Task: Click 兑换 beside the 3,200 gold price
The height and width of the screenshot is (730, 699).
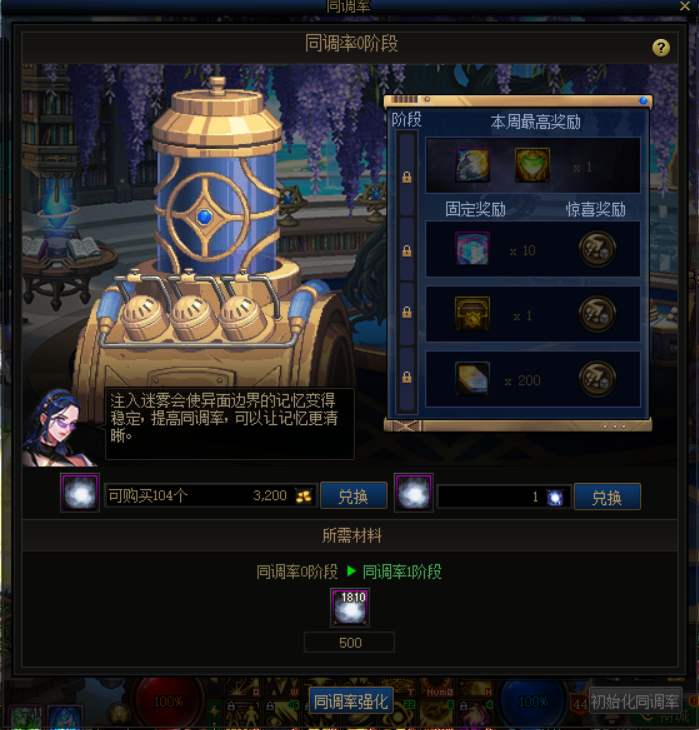Action: 353,496
